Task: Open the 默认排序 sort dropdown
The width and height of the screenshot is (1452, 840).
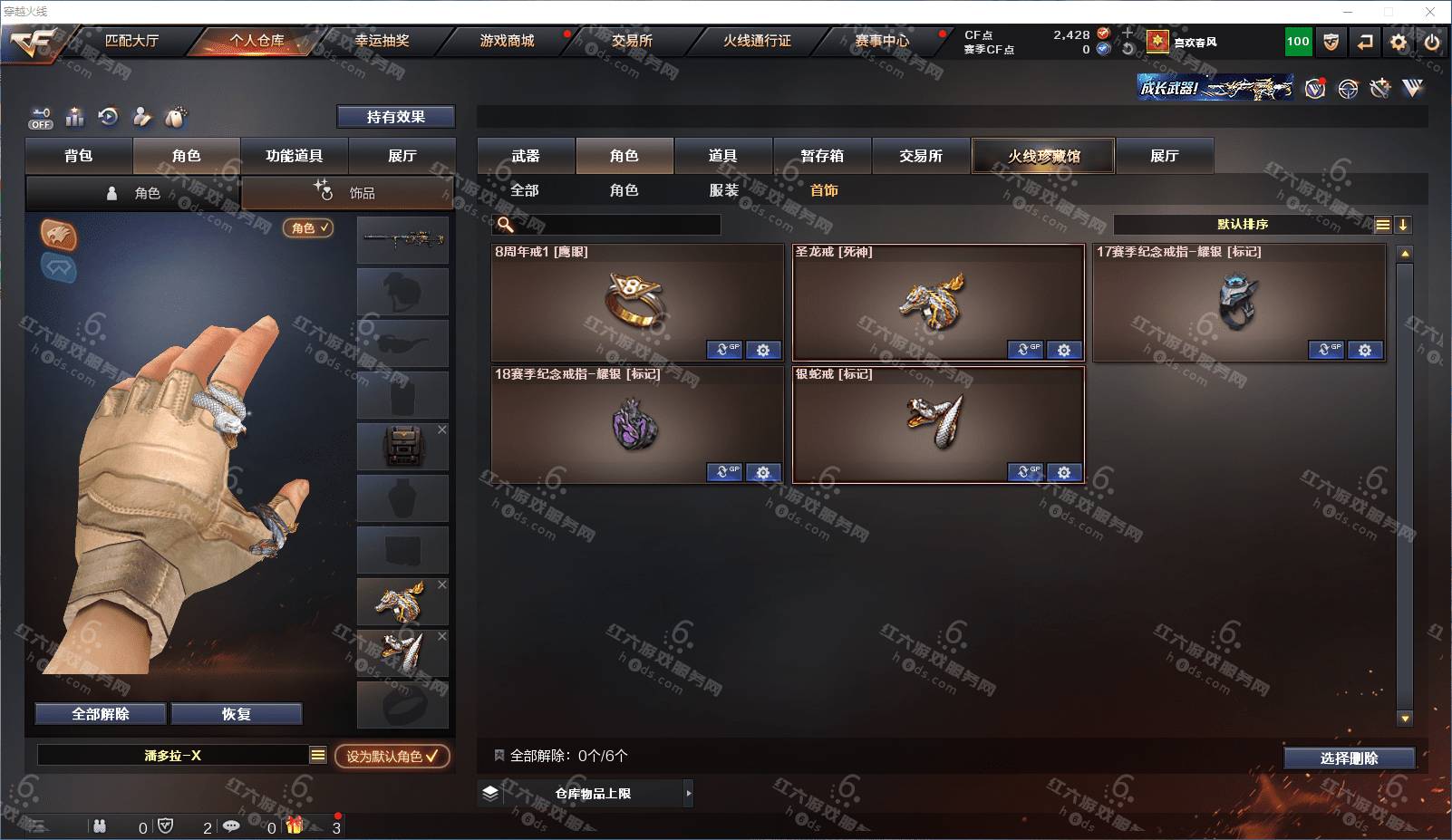Action: click(1243, 225)
